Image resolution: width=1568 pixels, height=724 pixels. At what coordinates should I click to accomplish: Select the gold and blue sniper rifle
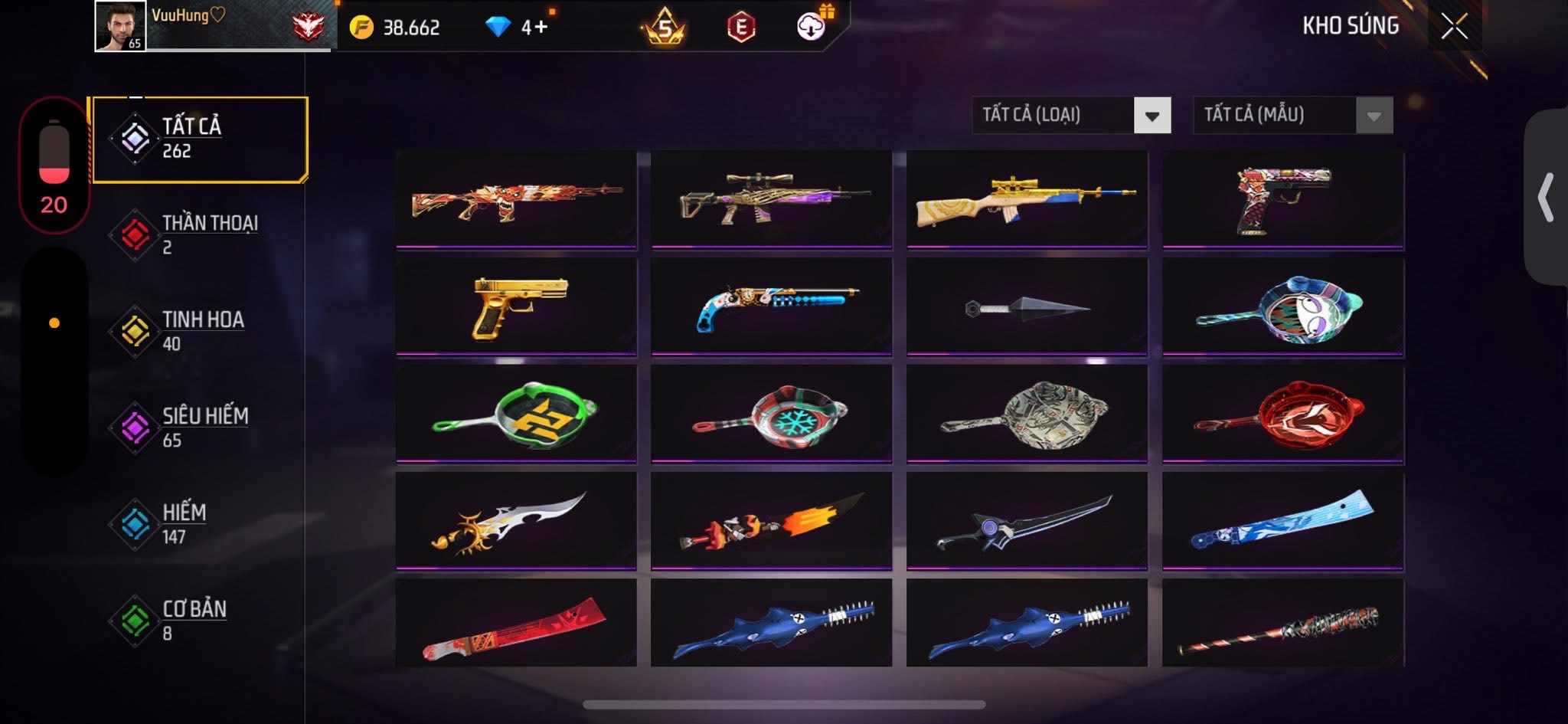[1027, 200]
